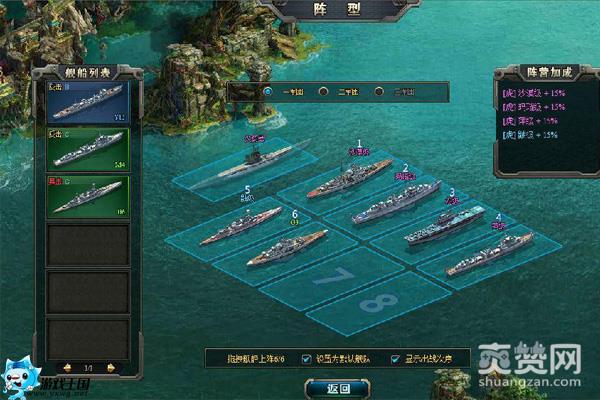Pick the middle green ship card in the list
This screenshot has height=400, width=600.
coord(88,147)
